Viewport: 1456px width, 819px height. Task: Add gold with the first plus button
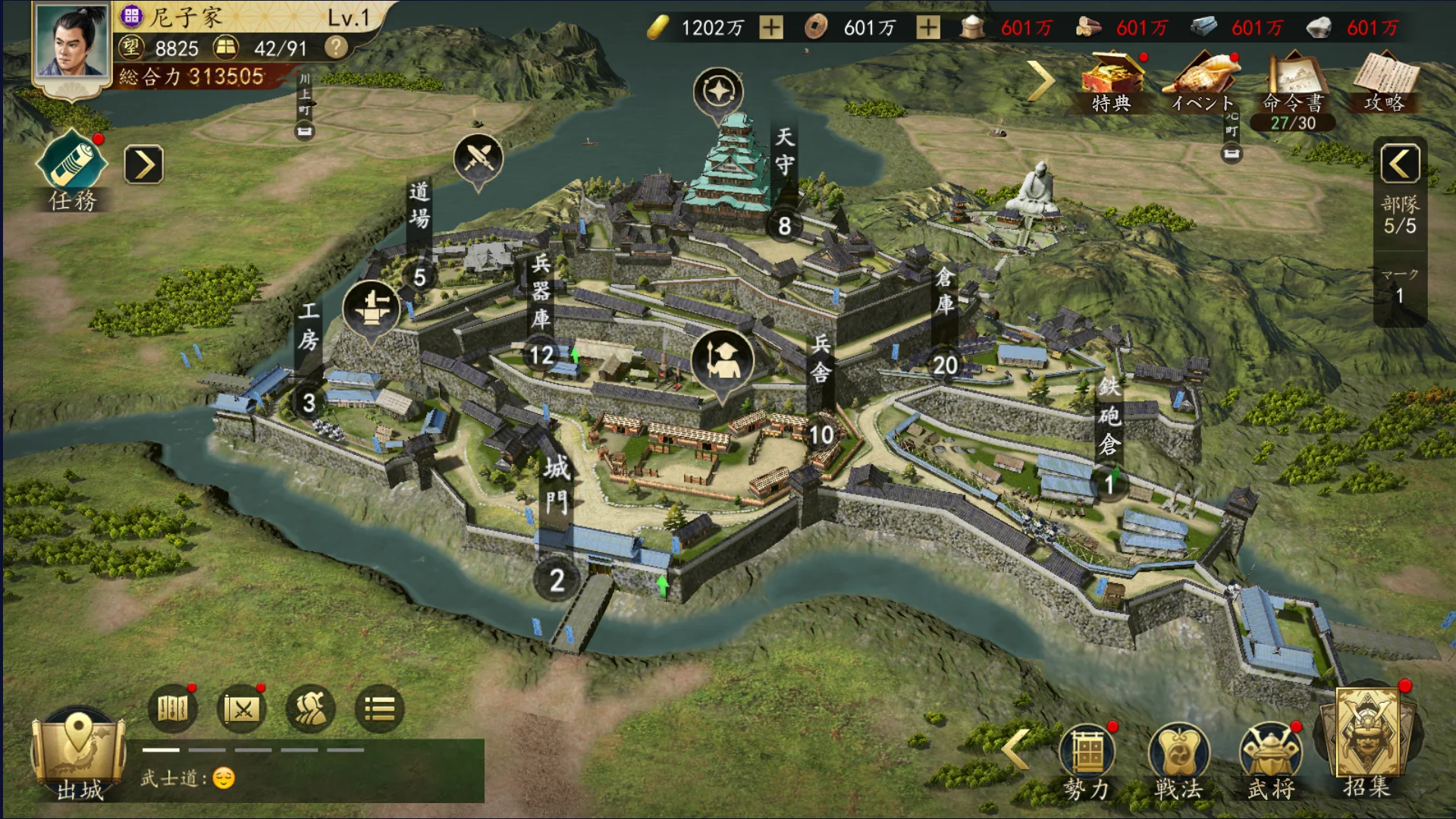tap(771, 28)
